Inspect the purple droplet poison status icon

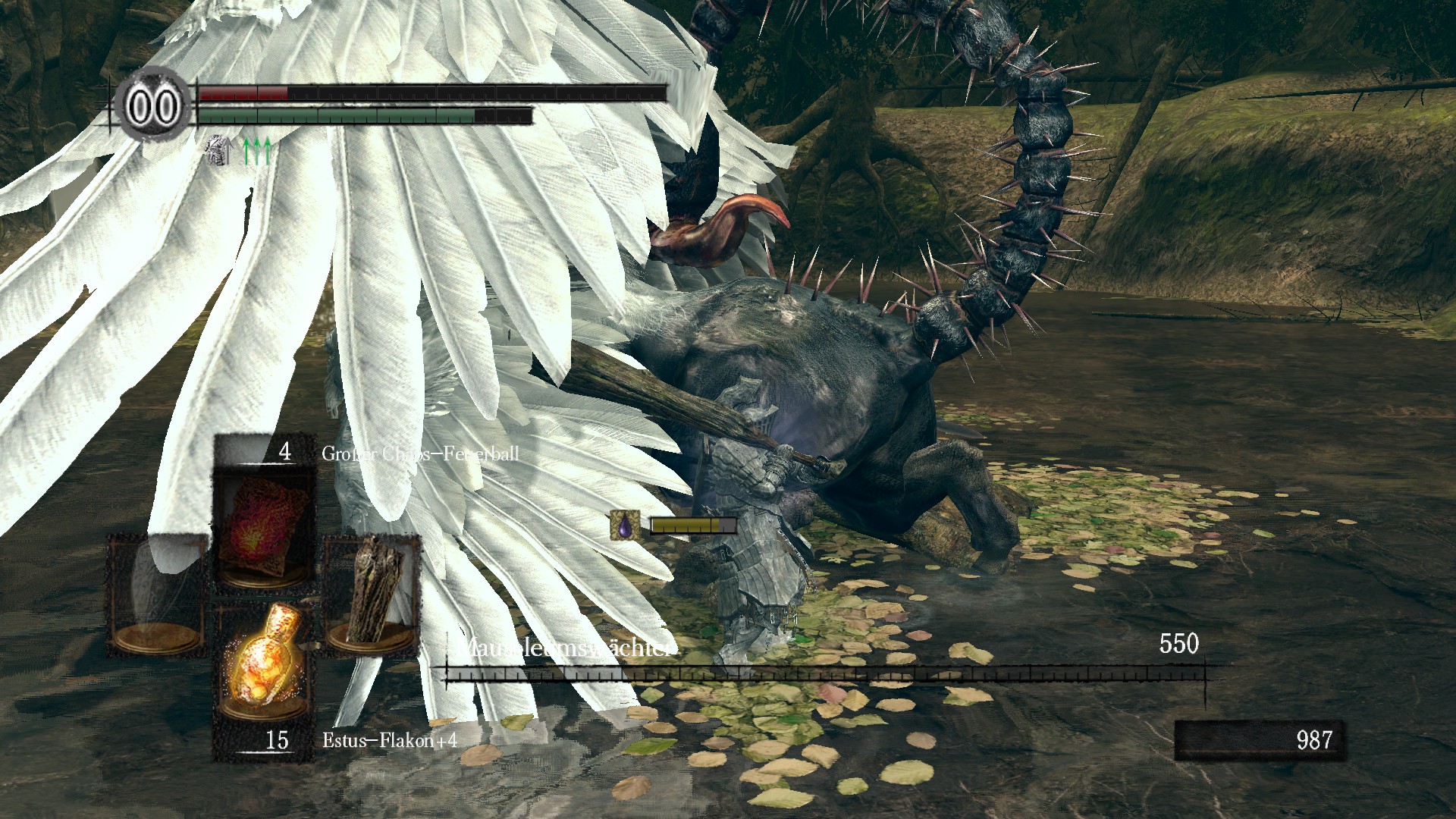click(x=624, y=526)
